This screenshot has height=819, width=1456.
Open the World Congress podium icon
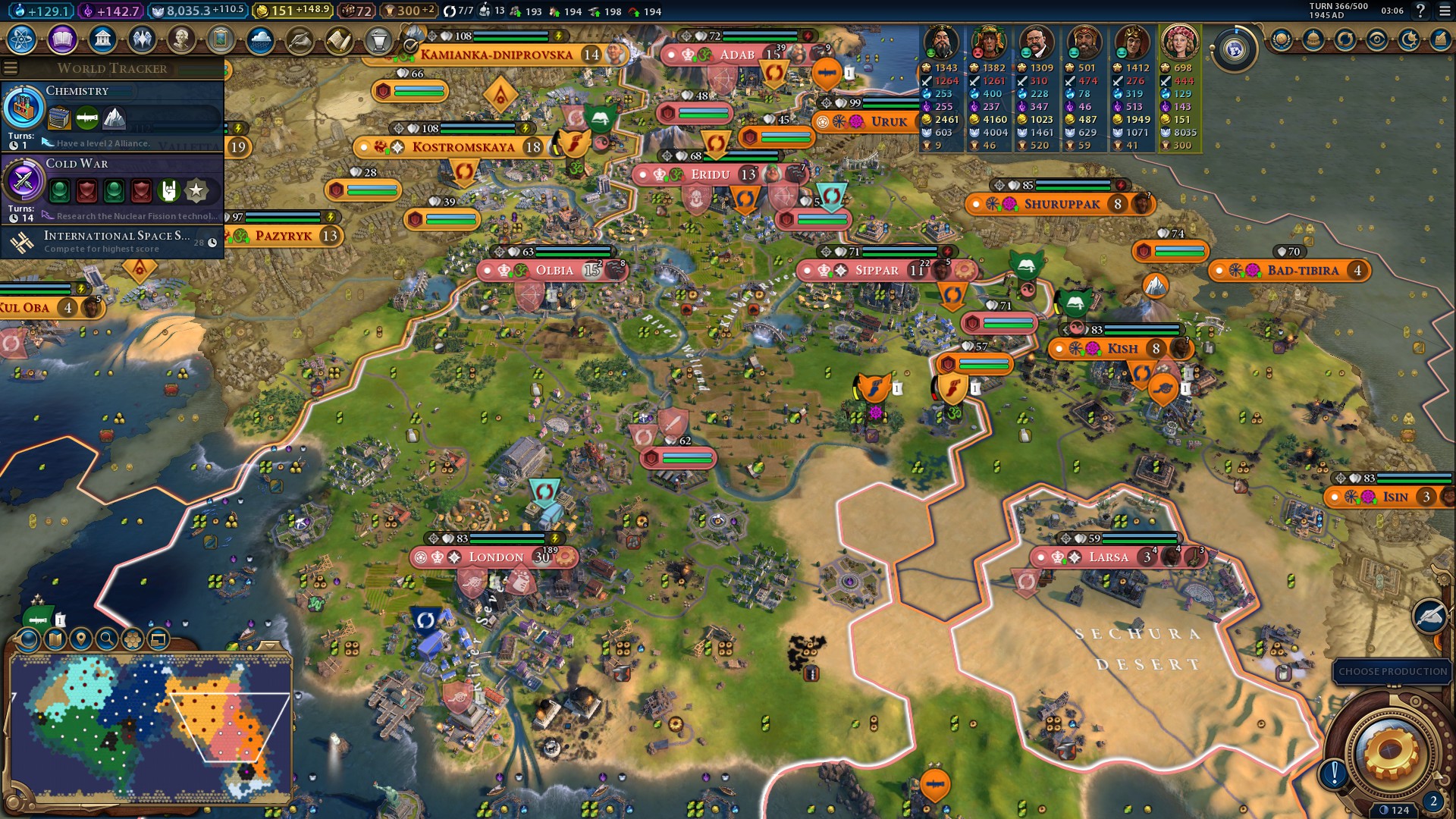pos(378,39)
